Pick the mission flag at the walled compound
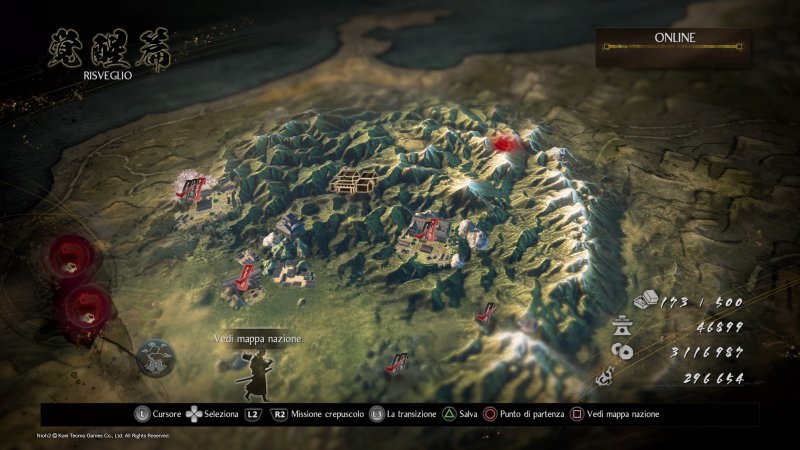This screenshot has width=800, height=450. click(430, 232)
